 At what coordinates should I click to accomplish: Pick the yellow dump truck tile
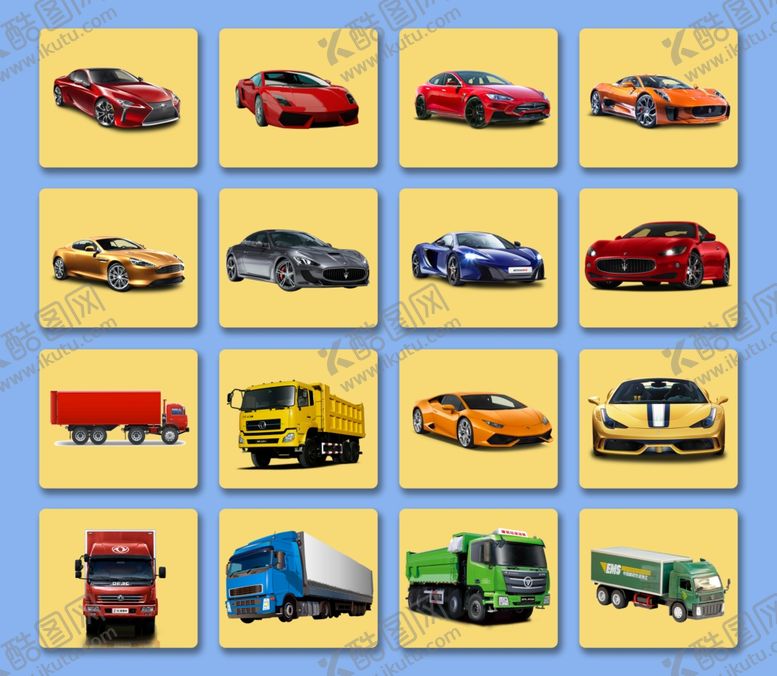pos(298,418)
